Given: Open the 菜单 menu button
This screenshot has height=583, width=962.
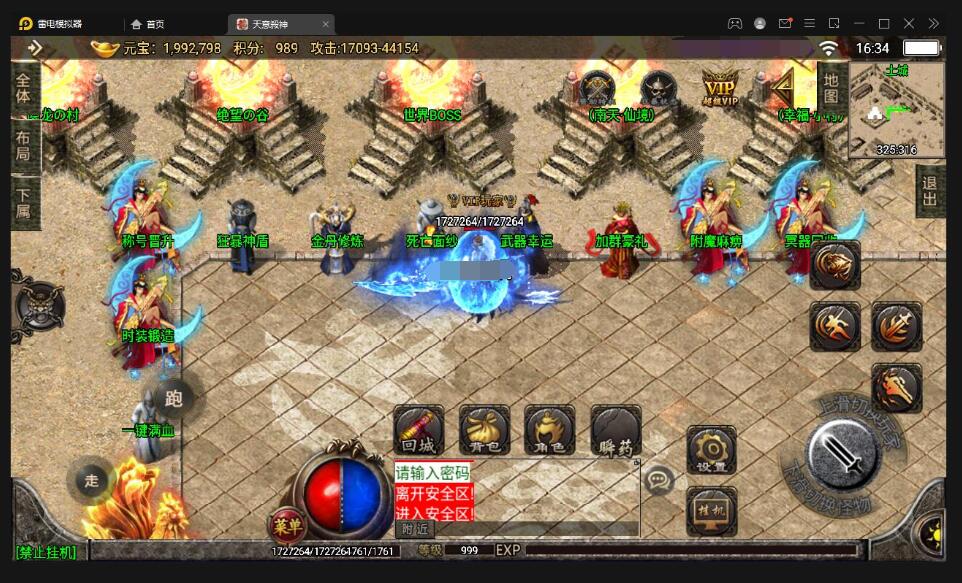Looking at the screenshot, I should 286,524.
